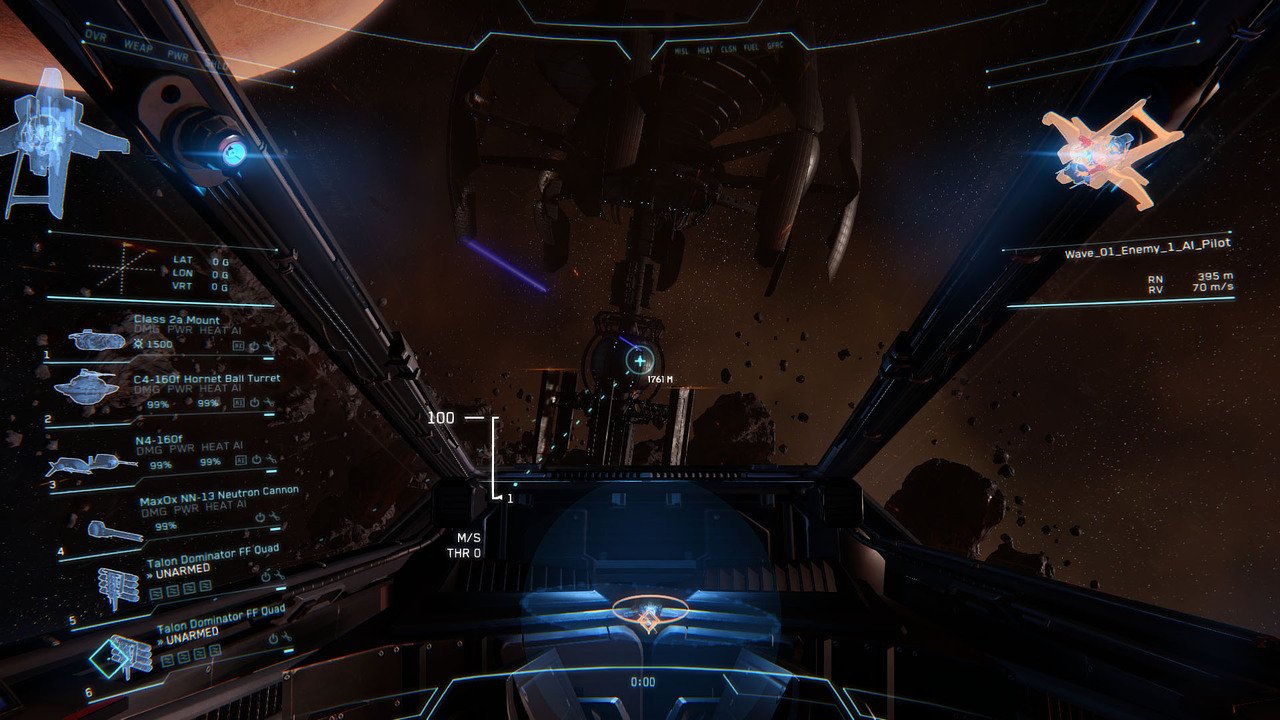Screen dimensions: 1280x720
Task: Toggle power on the C4-160f Hornet Ball Turret
Action: [x=255, y=402]
